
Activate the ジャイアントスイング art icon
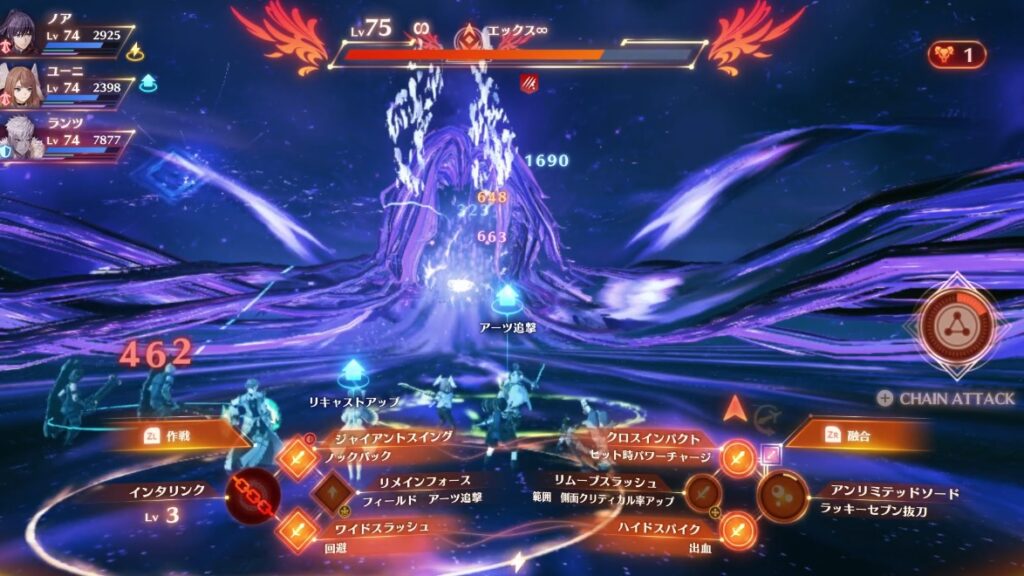tap(297, 458)
